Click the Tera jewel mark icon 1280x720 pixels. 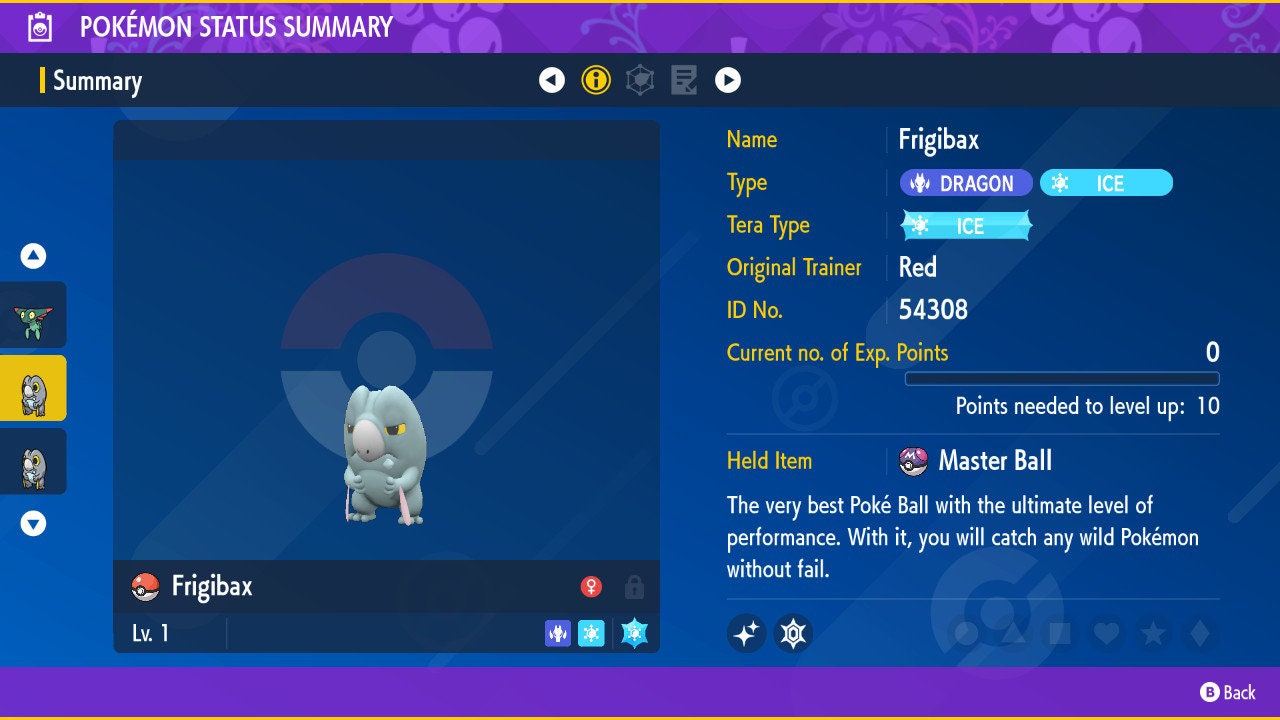(x=792, y=633)
